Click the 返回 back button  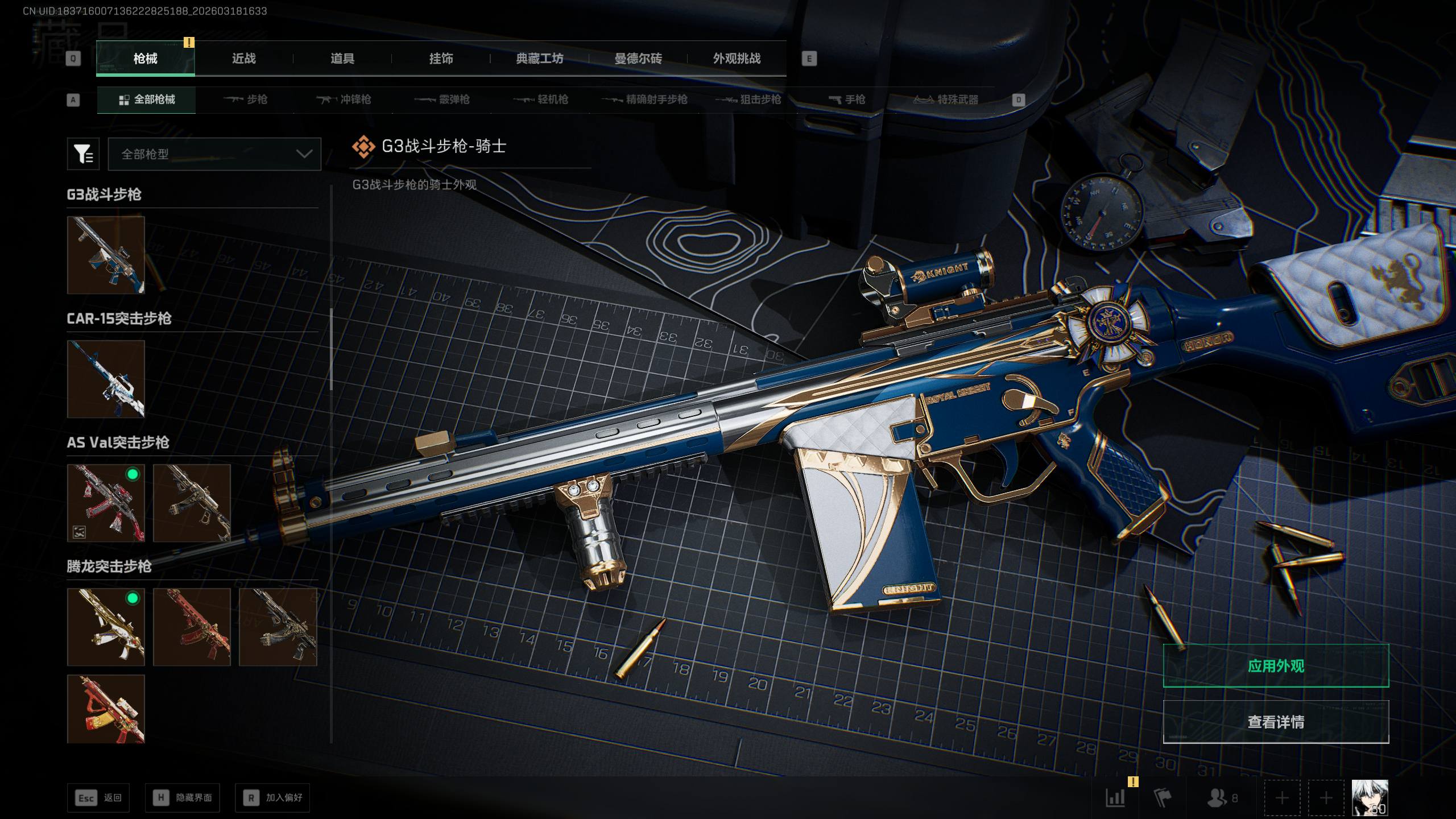coord(98,798)
